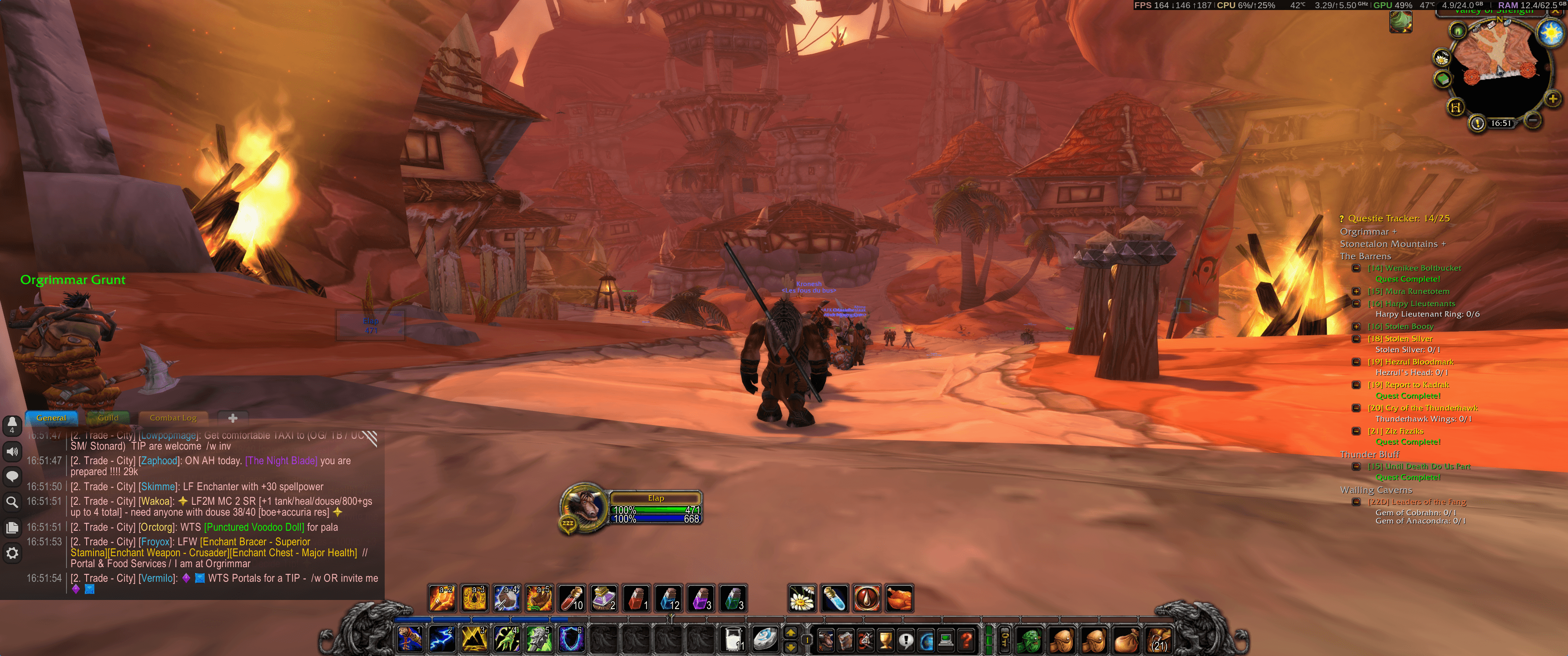Open the red question mark help button
The width and height of the screenshot is (1568, 656).
click(966, 640)
